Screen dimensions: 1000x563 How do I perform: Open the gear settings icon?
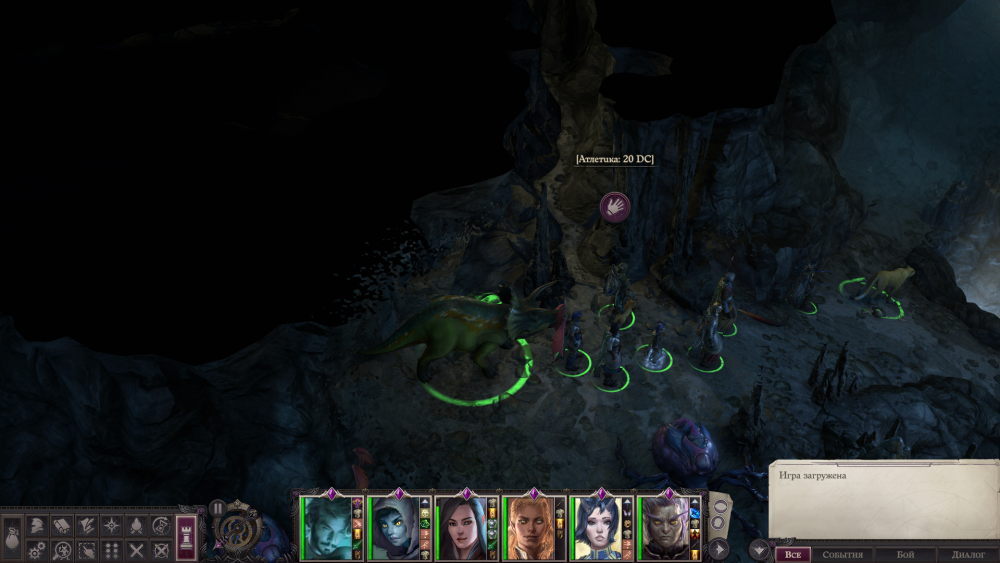tap(37, 549)
